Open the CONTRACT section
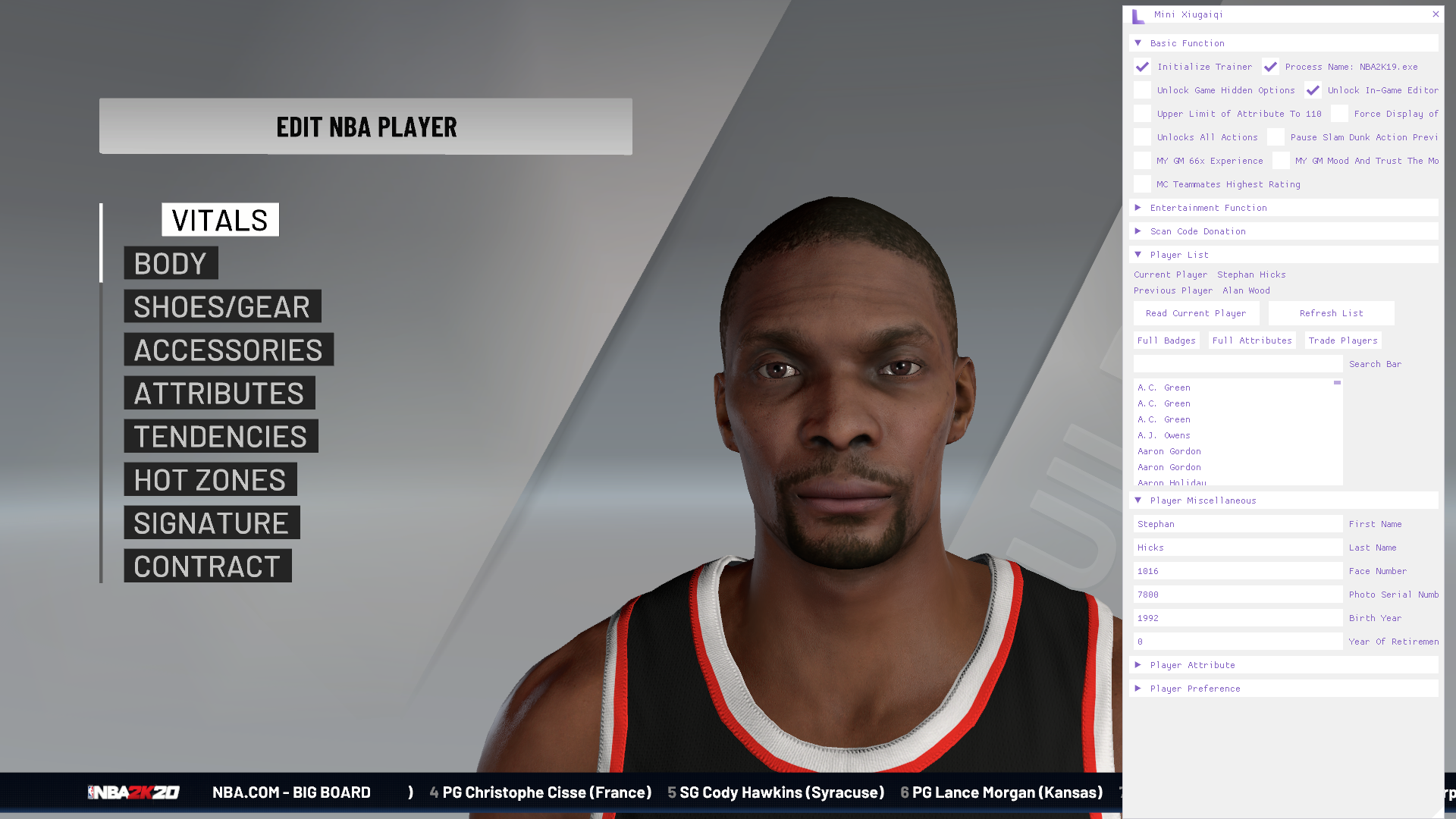Screen dimensions: 1456x819 click(207, 566)
